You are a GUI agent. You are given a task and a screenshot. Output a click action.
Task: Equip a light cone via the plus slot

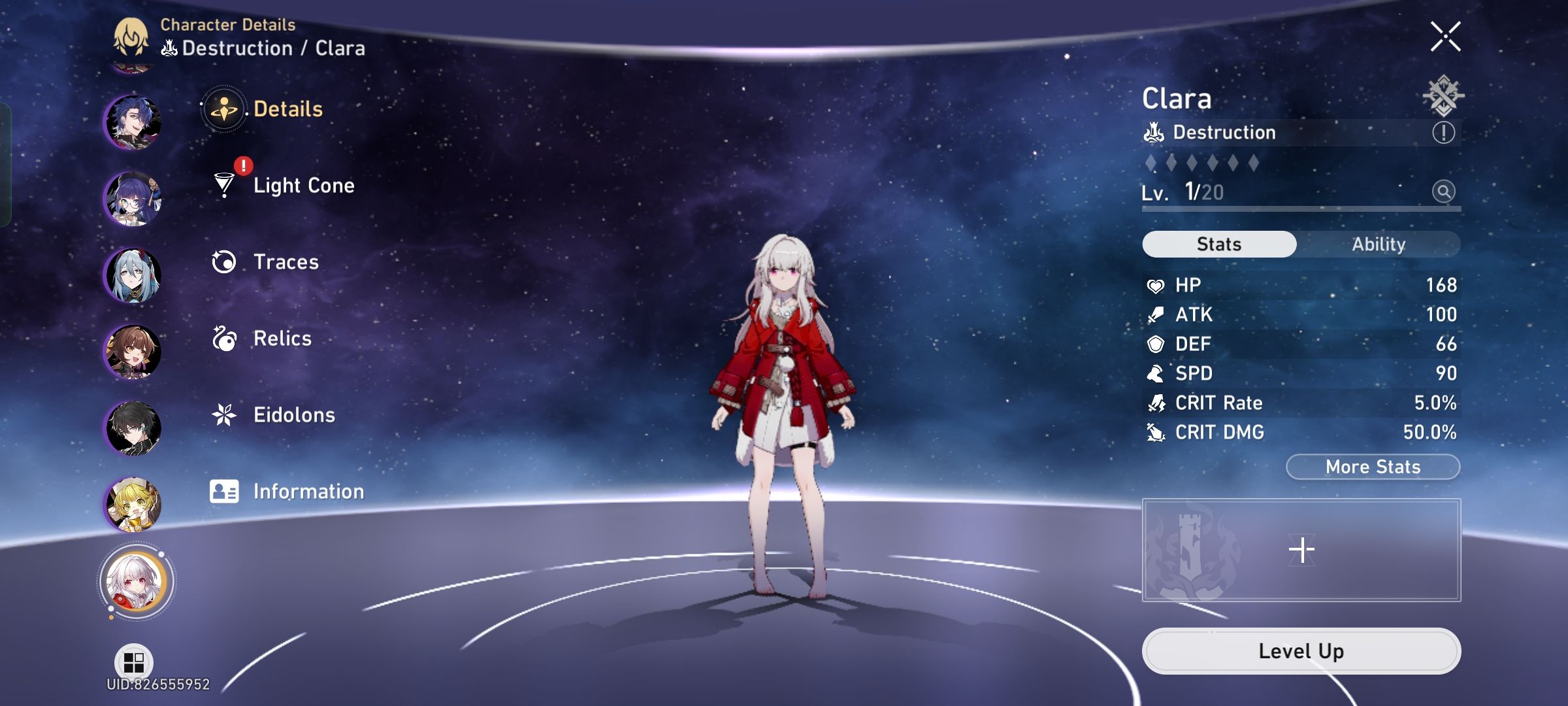[x=1302, y=548]
